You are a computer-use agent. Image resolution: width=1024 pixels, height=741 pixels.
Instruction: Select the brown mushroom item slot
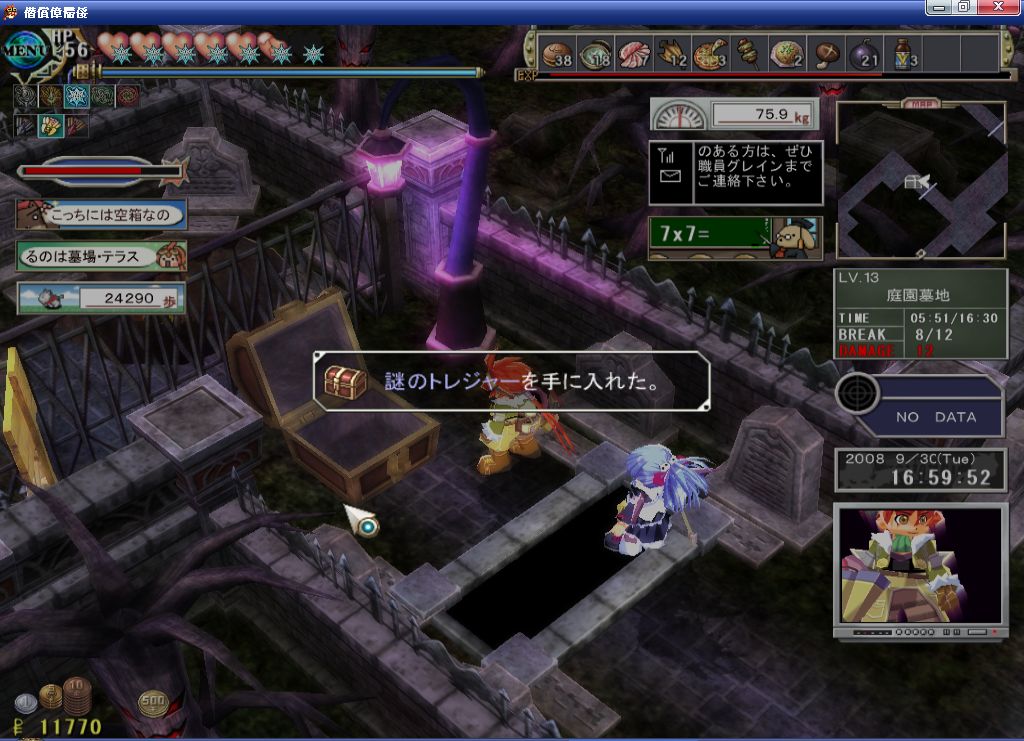(826, 53)
